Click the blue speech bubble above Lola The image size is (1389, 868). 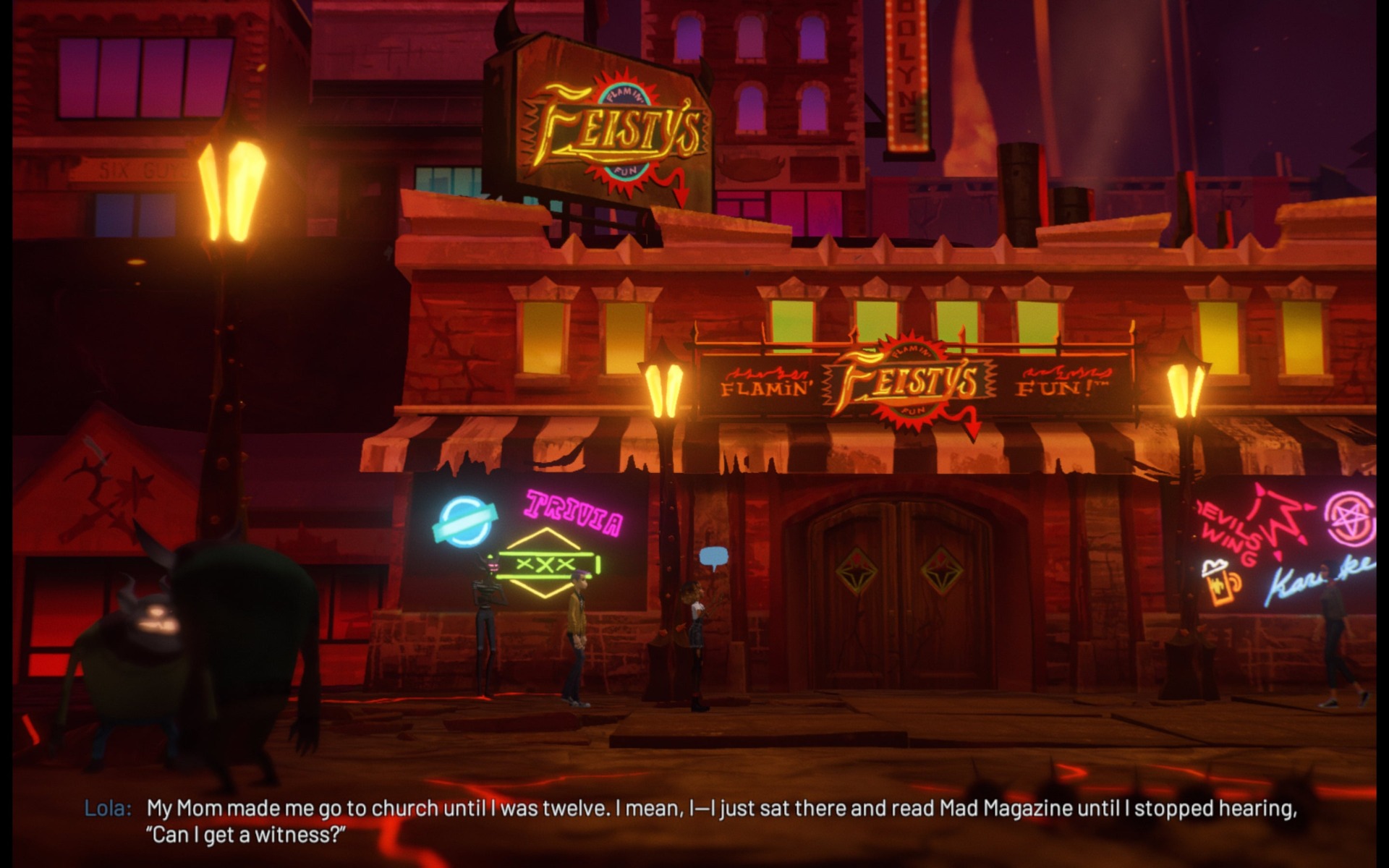tap(713, 556)
